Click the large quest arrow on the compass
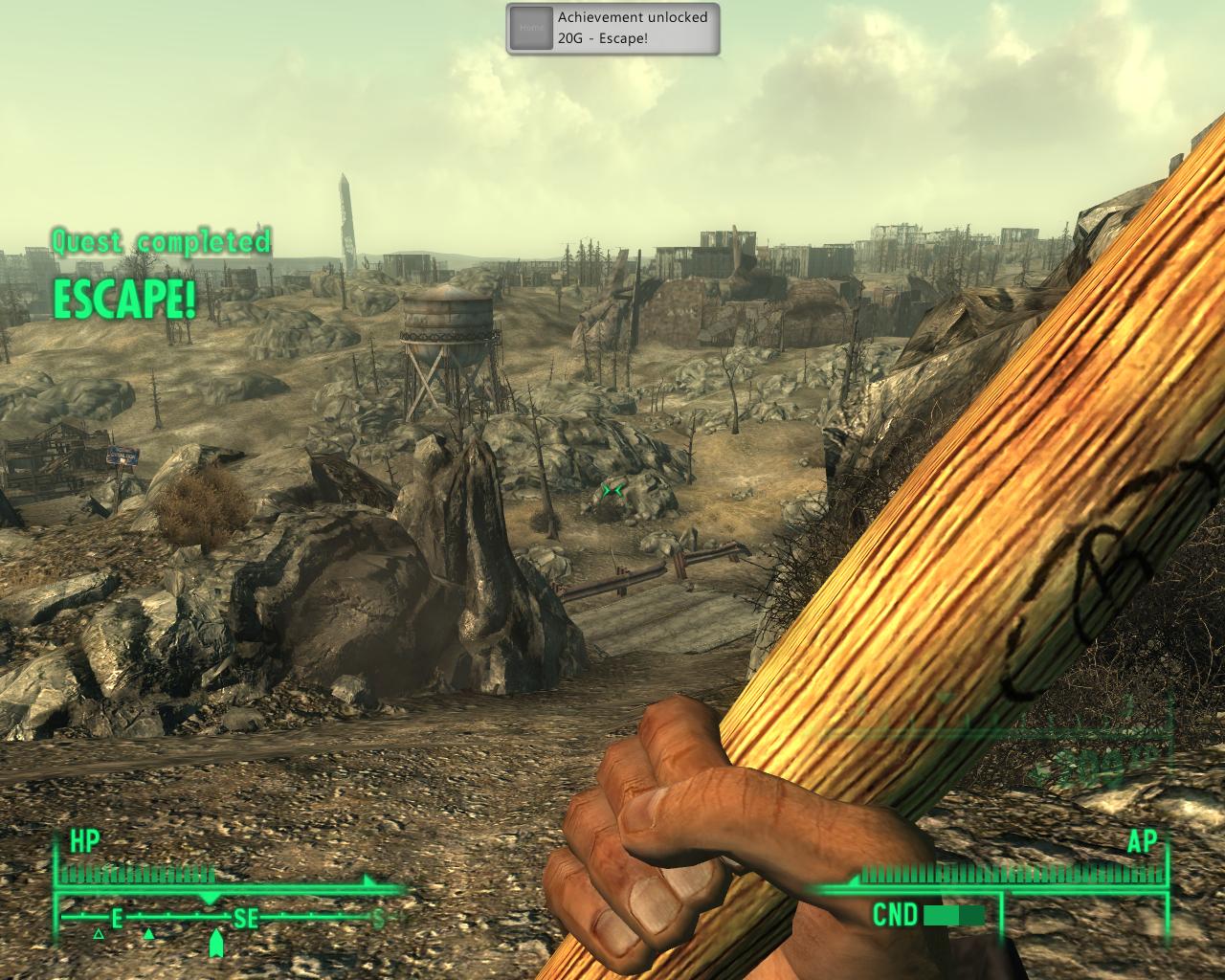The width and height of the screenshot is (1225, 980). (x=216, y=945)
